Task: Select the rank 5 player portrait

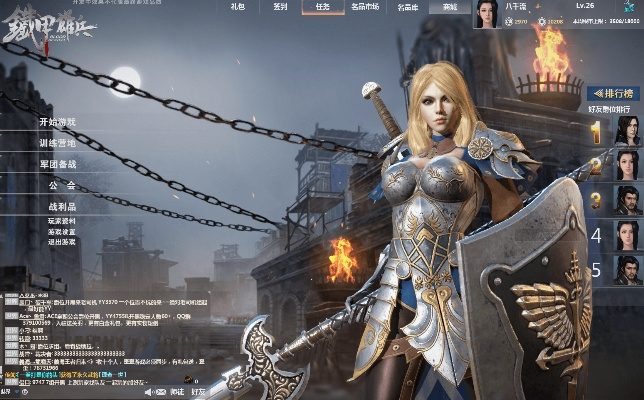Action: 627,270
